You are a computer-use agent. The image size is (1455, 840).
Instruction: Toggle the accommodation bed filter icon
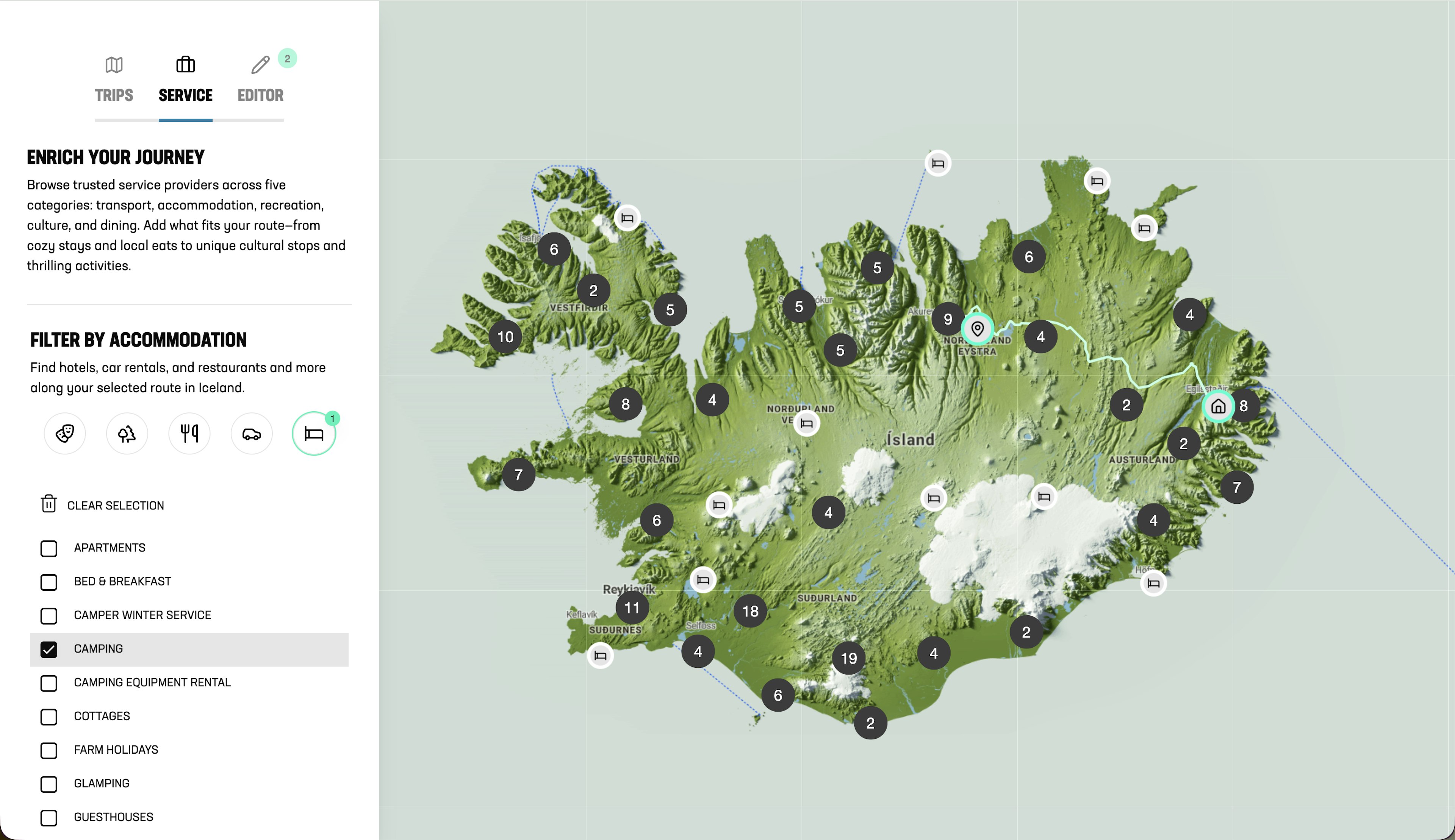click(x=314, y=433)
